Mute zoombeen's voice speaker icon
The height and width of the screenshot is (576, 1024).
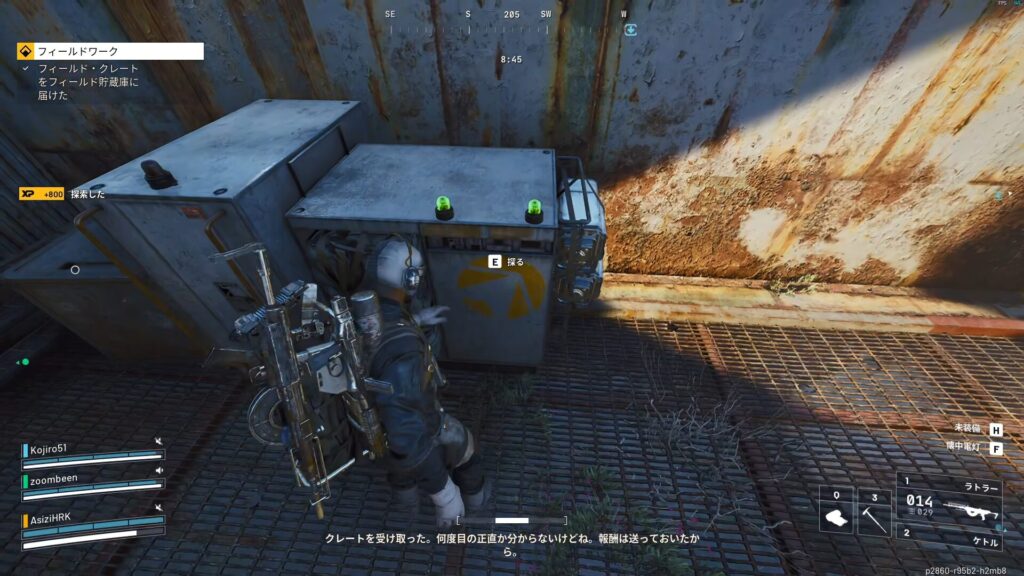pyautogui.click(x=158, y=471)
